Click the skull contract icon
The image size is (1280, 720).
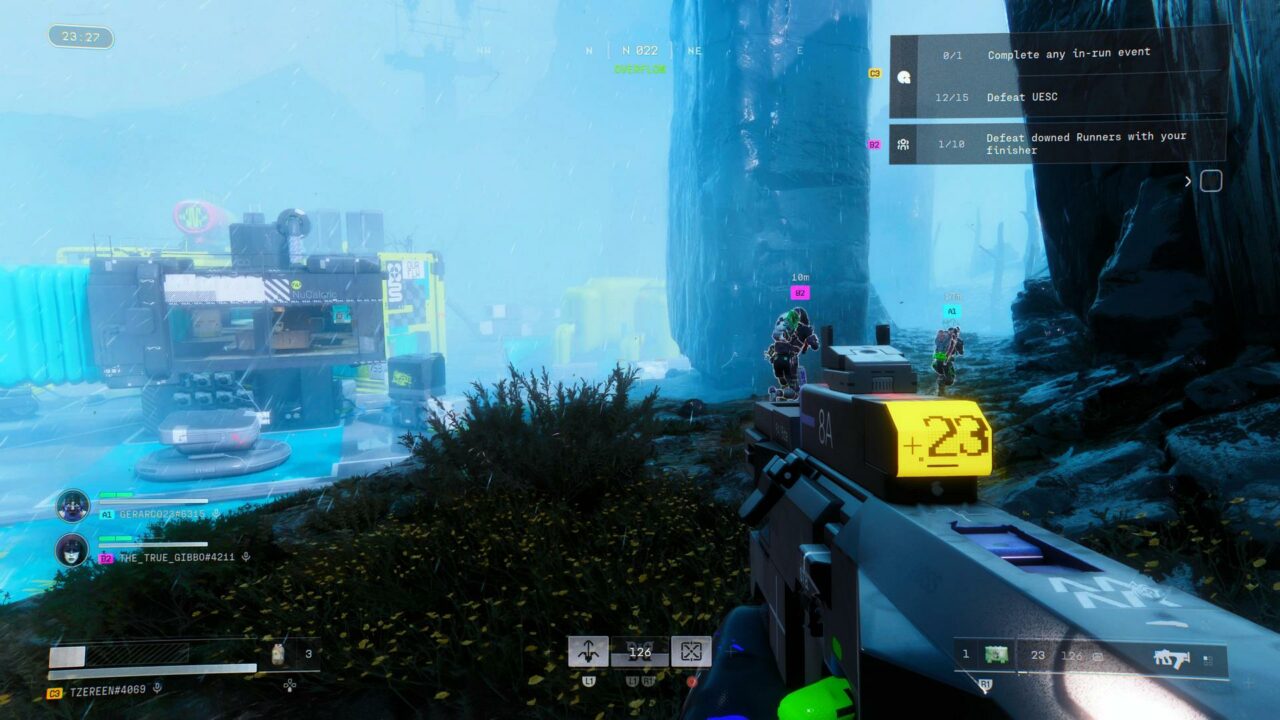904,77
